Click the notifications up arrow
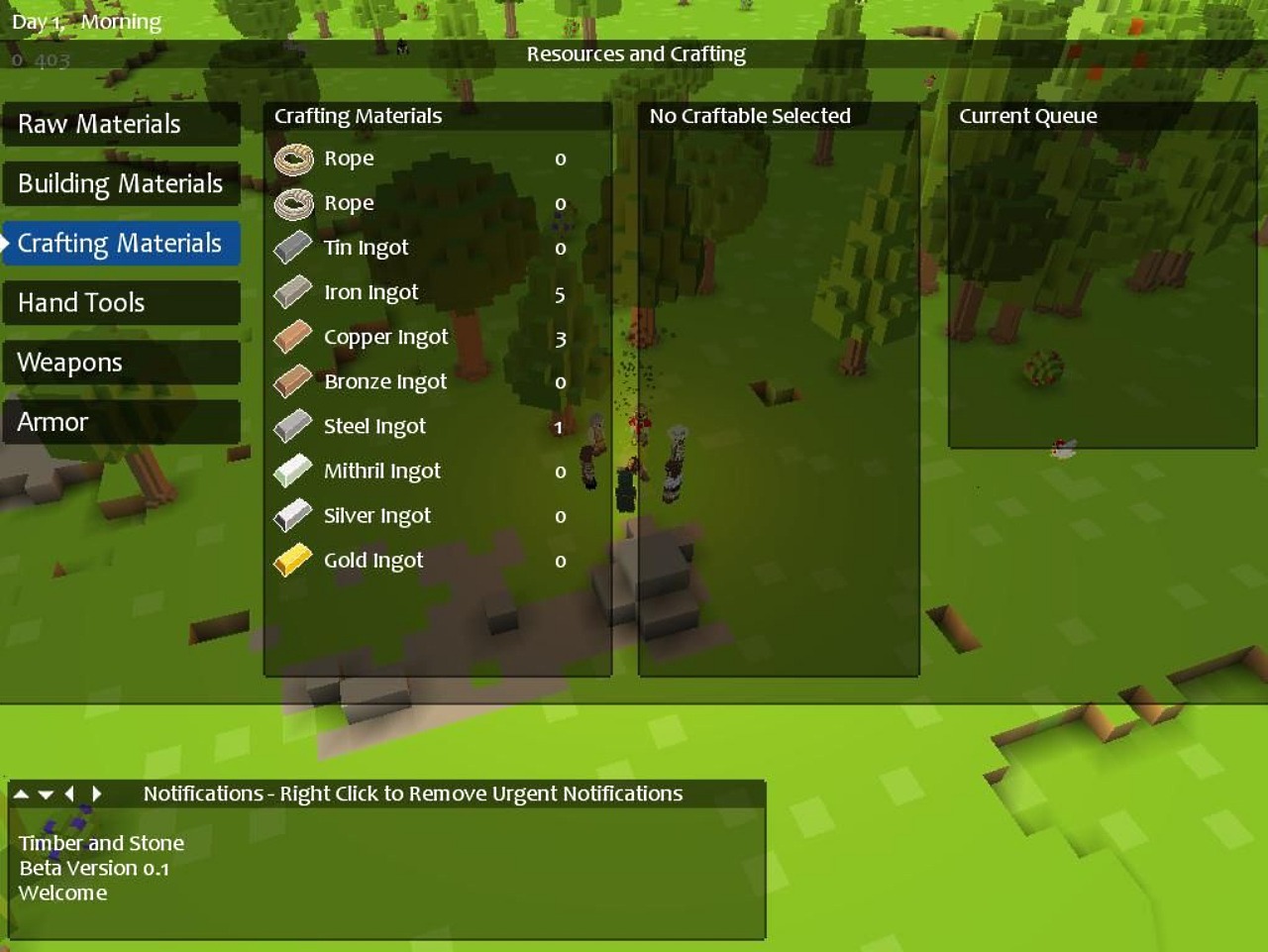This screenshot has width=1268, height=952. click(21, 793)
